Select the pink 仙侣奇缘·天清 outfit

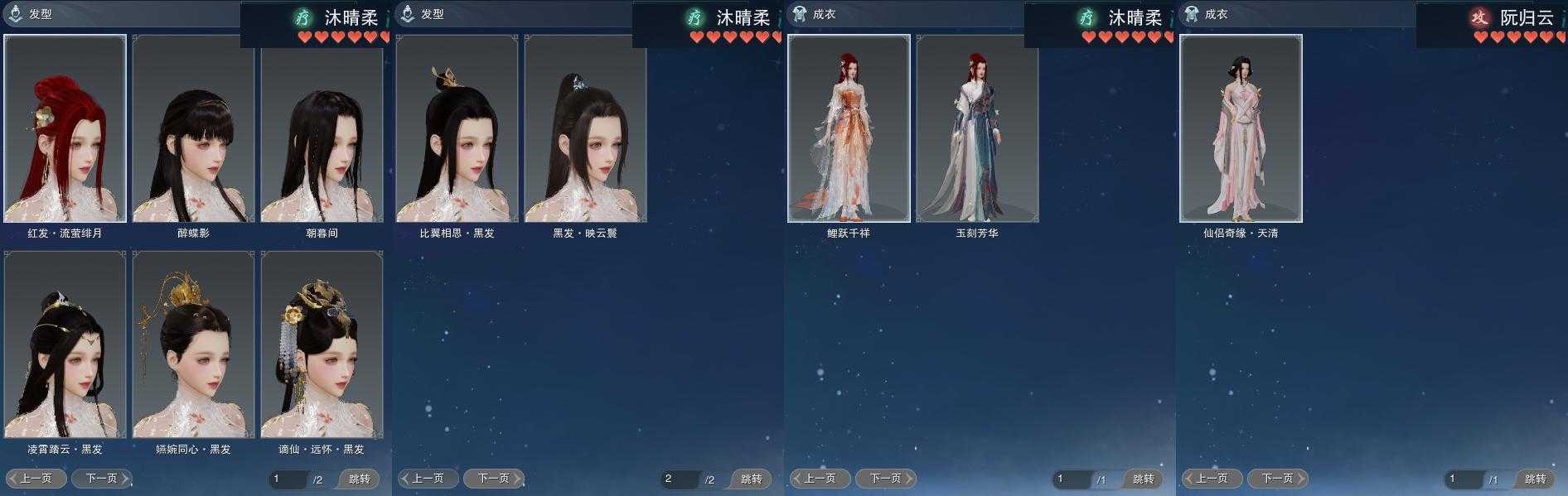(1241, 128)
